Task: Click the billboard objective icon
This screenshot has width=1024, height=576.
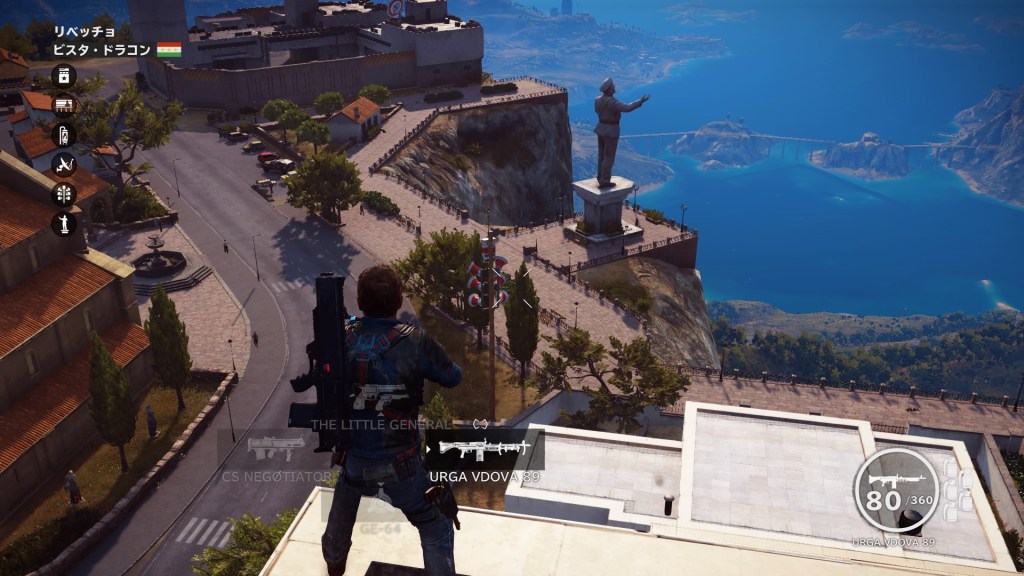Action: [x=64, y=105]
